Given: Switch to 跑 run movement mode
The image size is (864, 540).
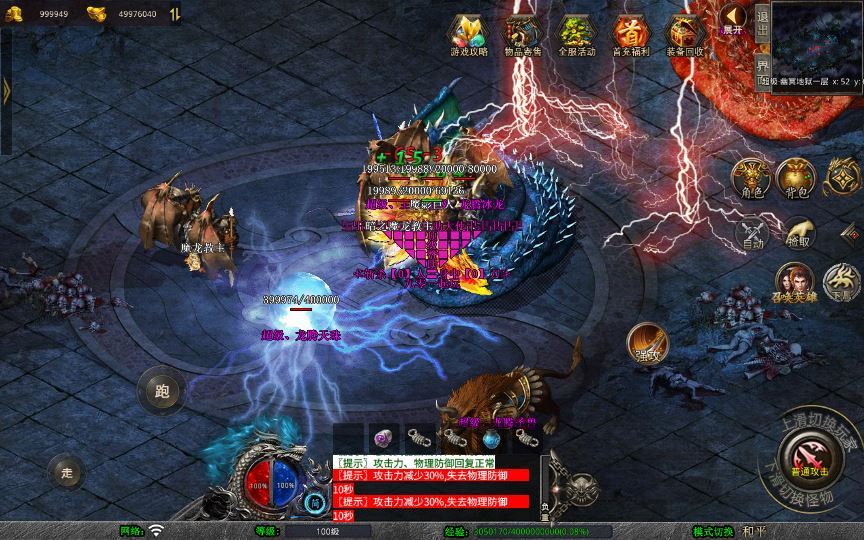Looking at the screenshot, I should pos(161,390).
